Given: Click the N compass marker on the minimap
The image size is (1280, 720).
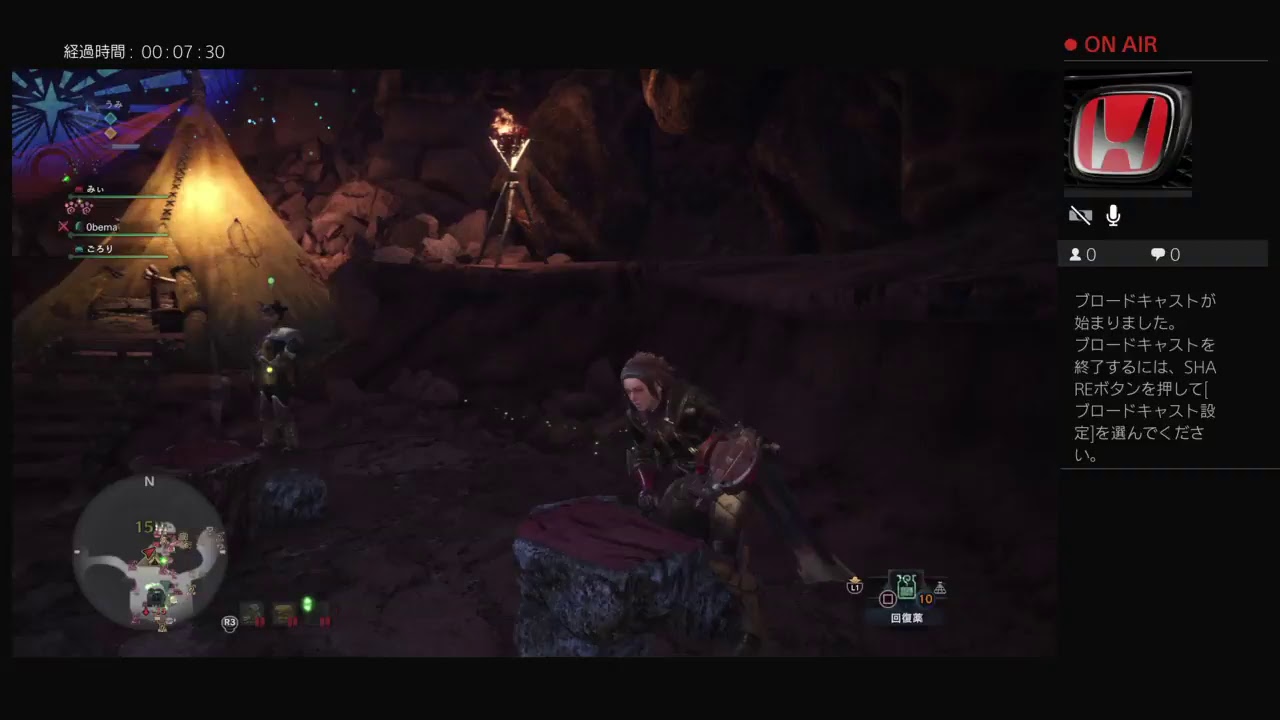Looking at the screenshot, I should 150,481.
